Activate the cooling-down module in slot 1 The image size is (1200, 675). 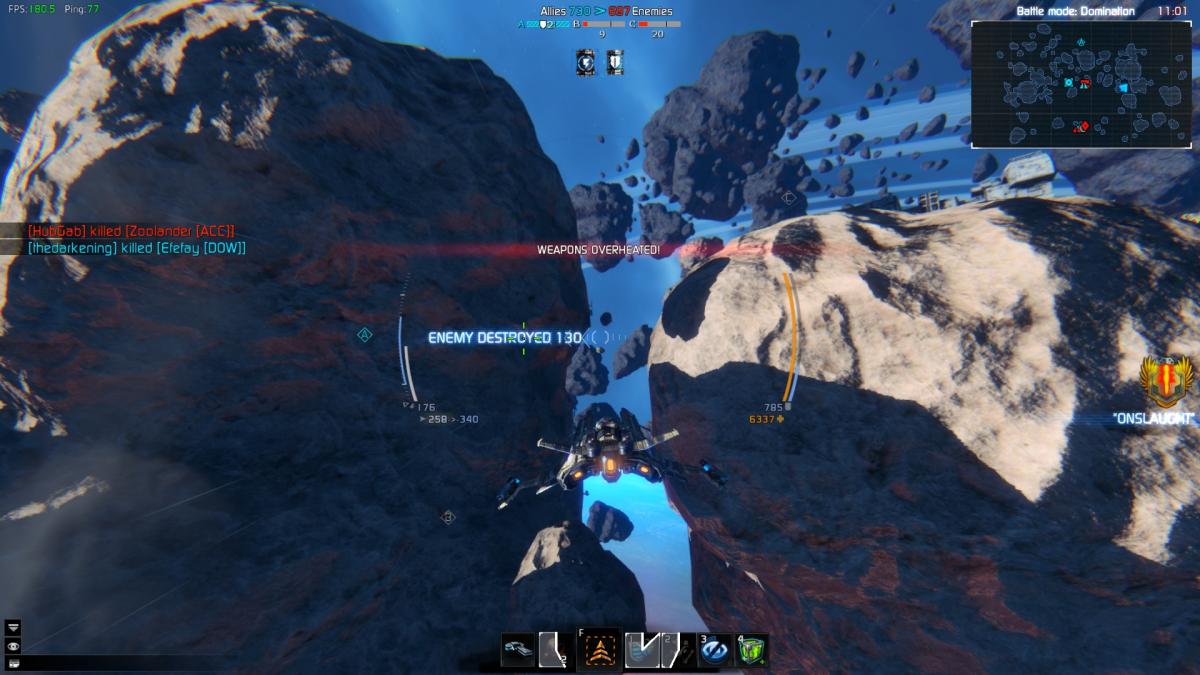pos(640,650)
